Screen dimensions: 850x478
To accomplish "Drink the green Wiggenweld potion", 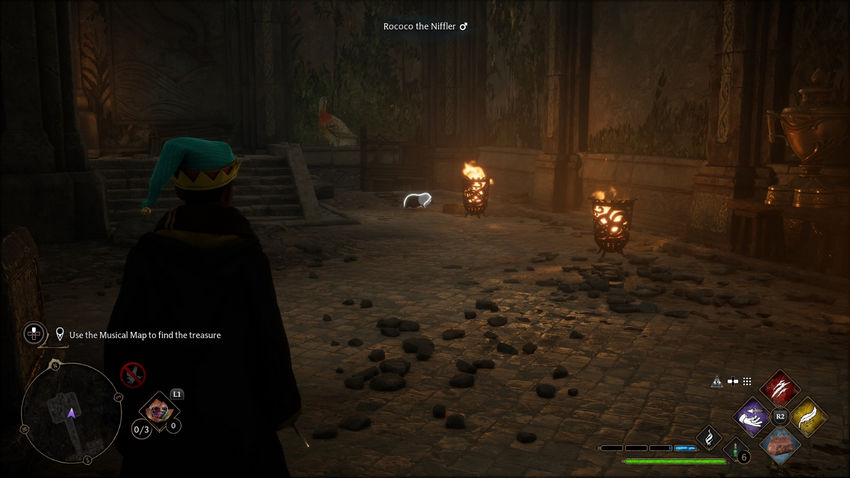I will click(x=734, y=453).
